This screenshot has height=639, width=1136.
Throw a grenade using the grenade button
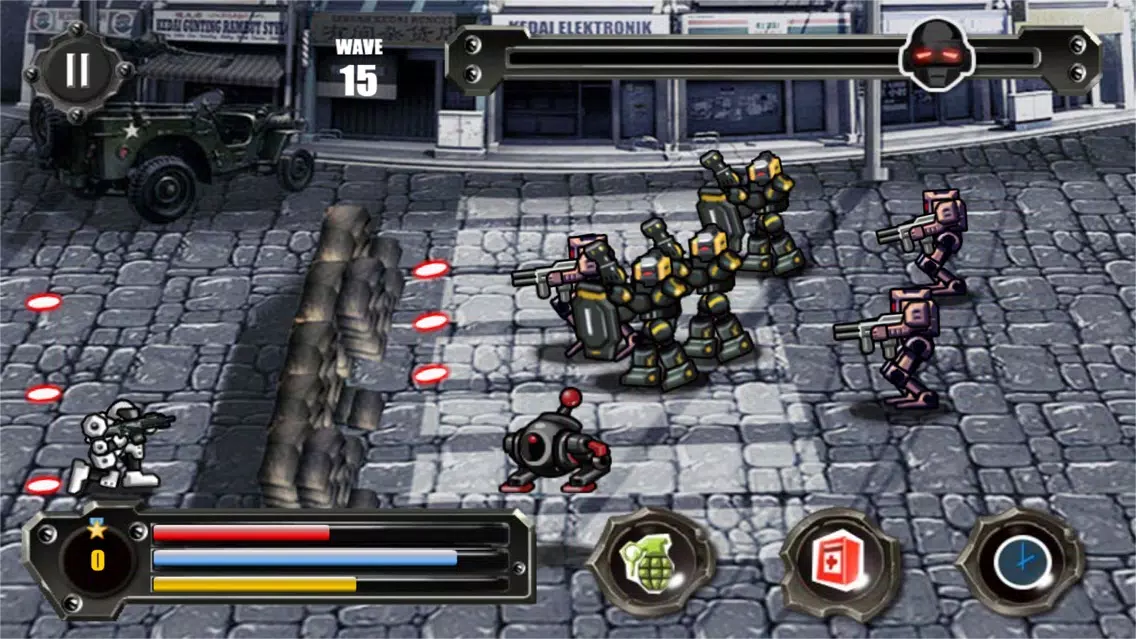click(650, 562)
